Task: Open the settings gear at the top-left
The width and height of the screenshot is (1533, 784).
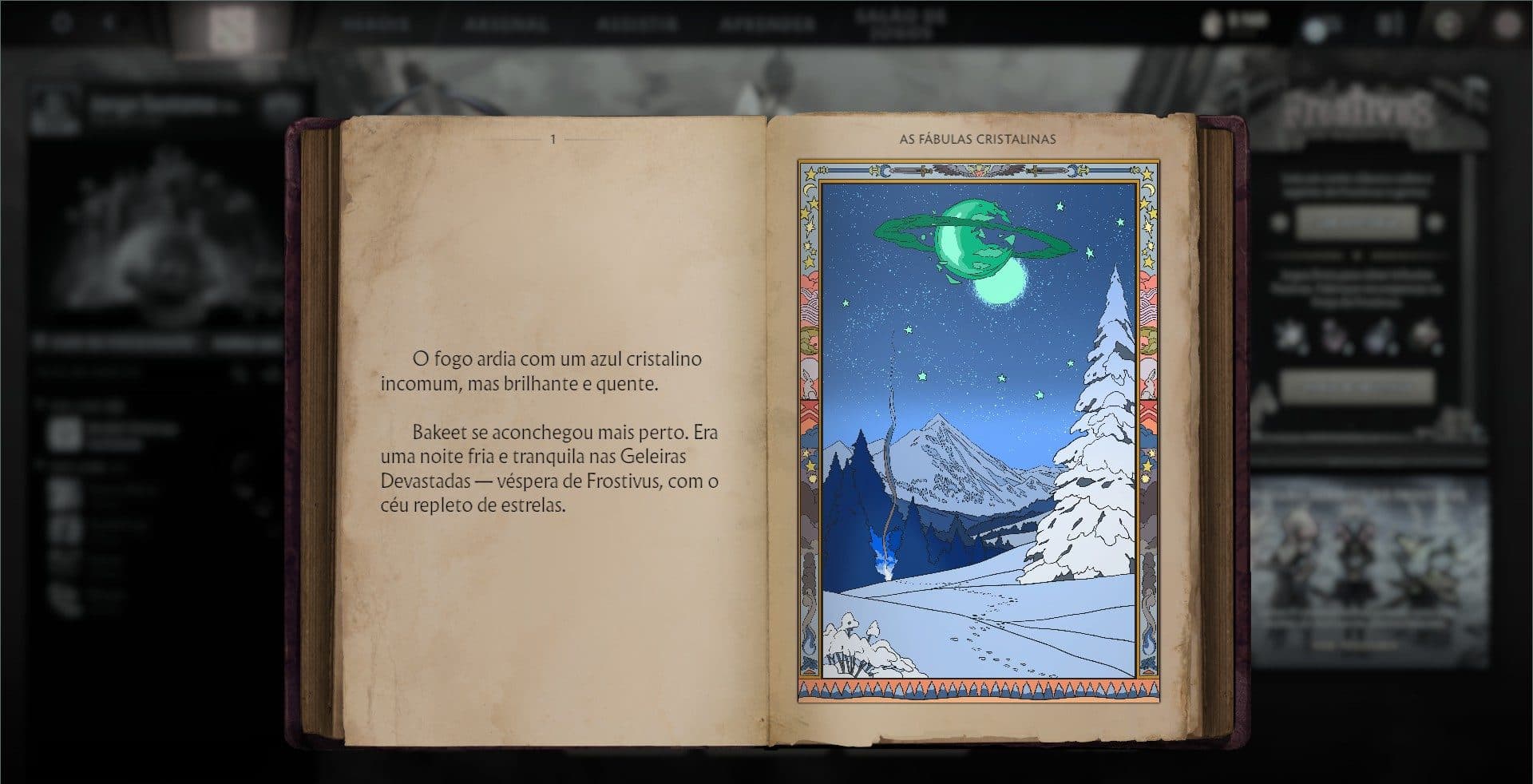Action: pyautogui.click(x=60, y=23)
